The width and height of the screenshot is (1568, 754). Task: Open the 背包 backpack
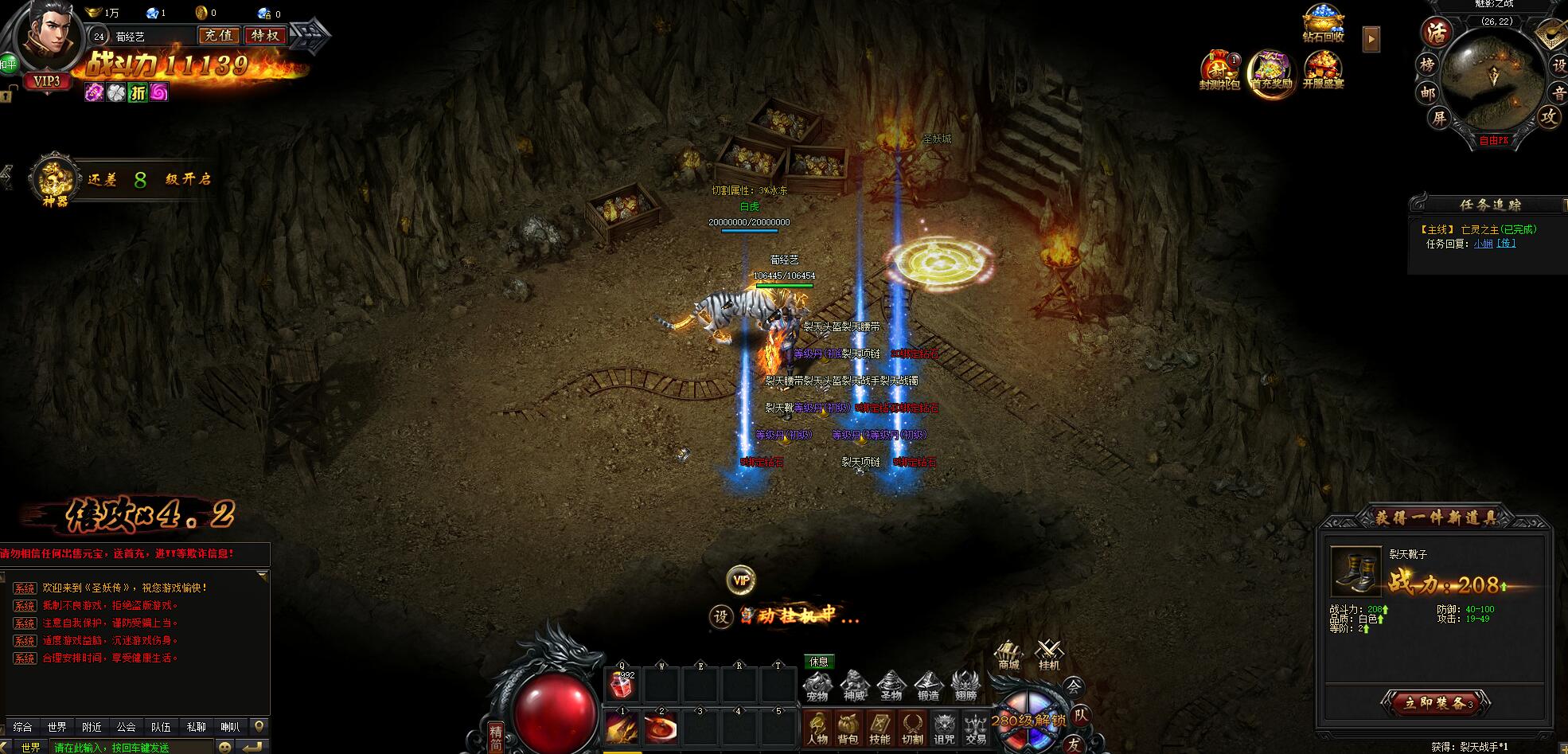[x=848, y=728]
